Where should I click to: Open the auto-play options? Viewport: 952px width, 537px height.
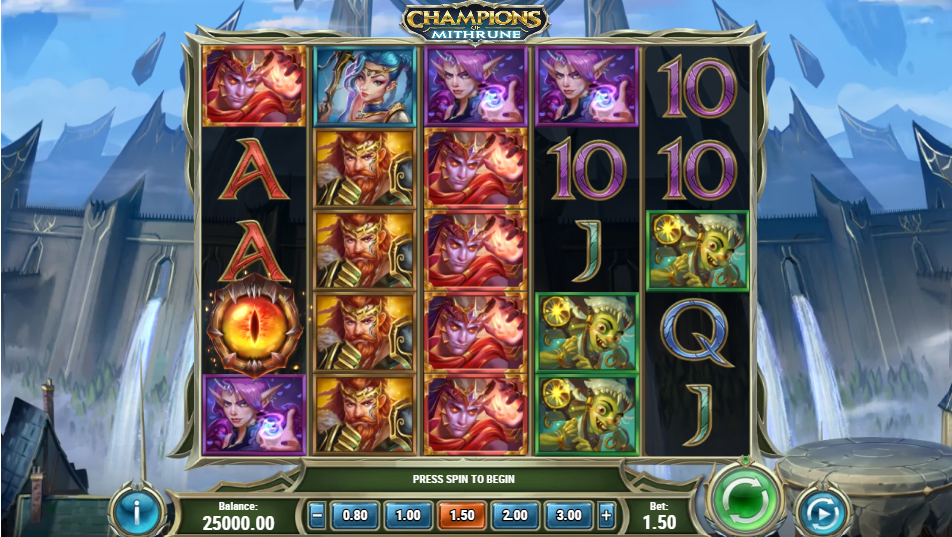(822, 514)
